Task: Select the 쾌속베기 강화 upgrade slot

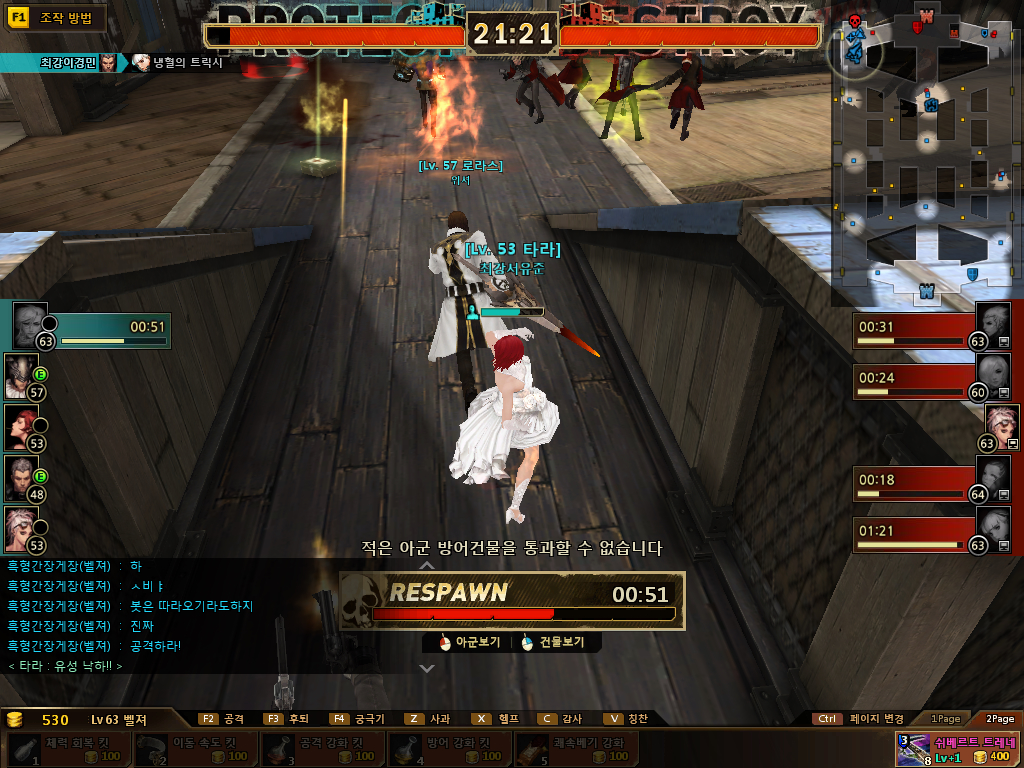Action: pyautogui.click(x=574, y=749)
